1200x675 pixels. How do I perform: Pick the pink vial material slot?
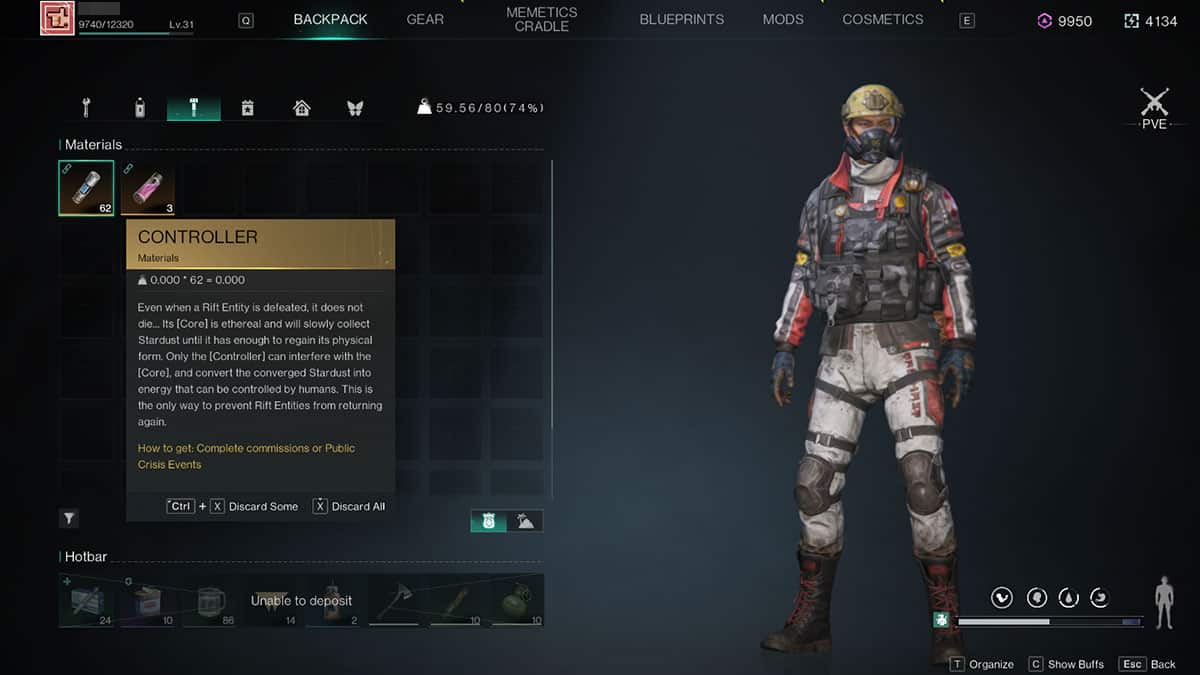click(x=147, y=188)
